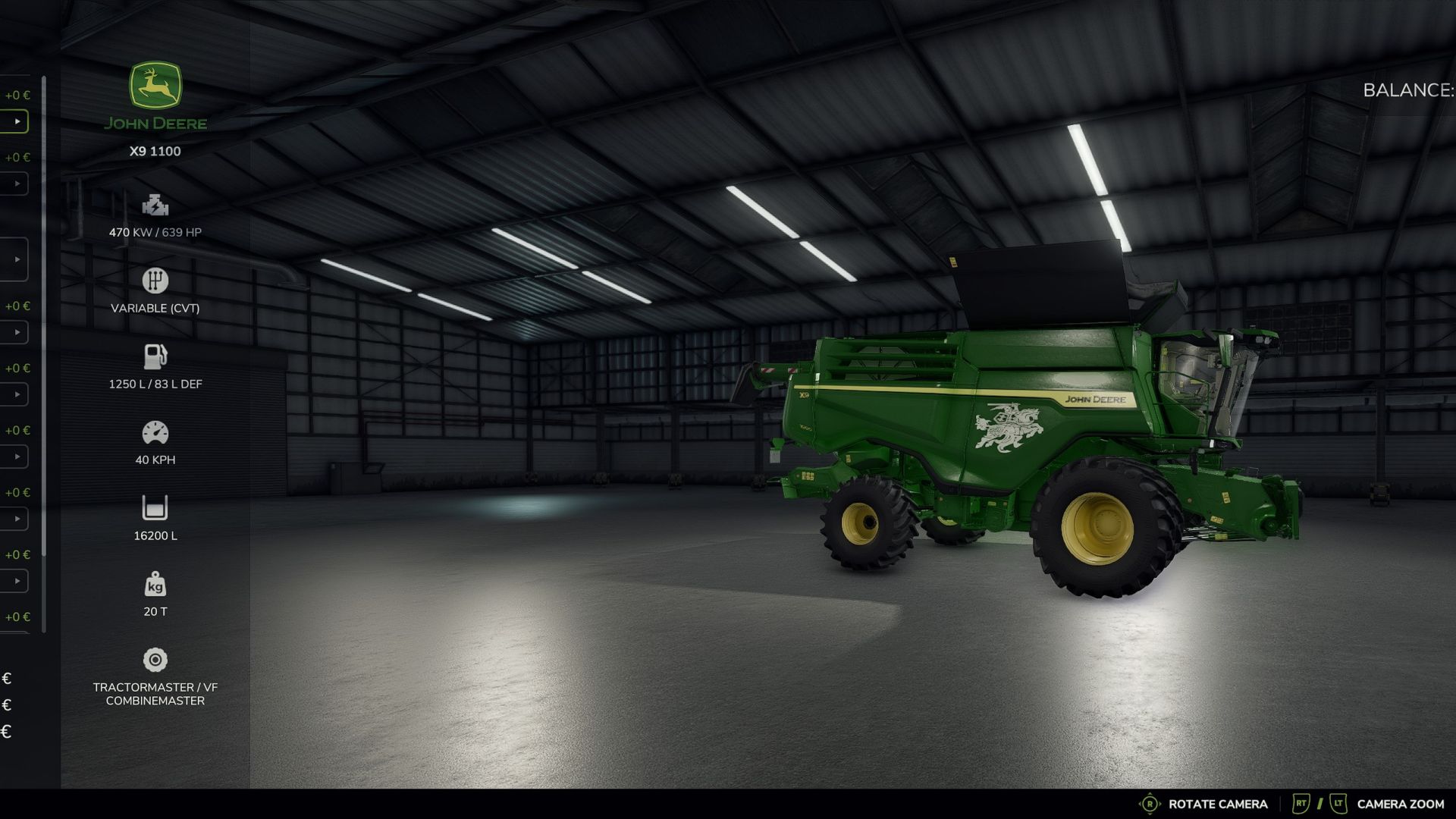Click the tire icon above TRACTORMASTER / VF

point(155,660)
